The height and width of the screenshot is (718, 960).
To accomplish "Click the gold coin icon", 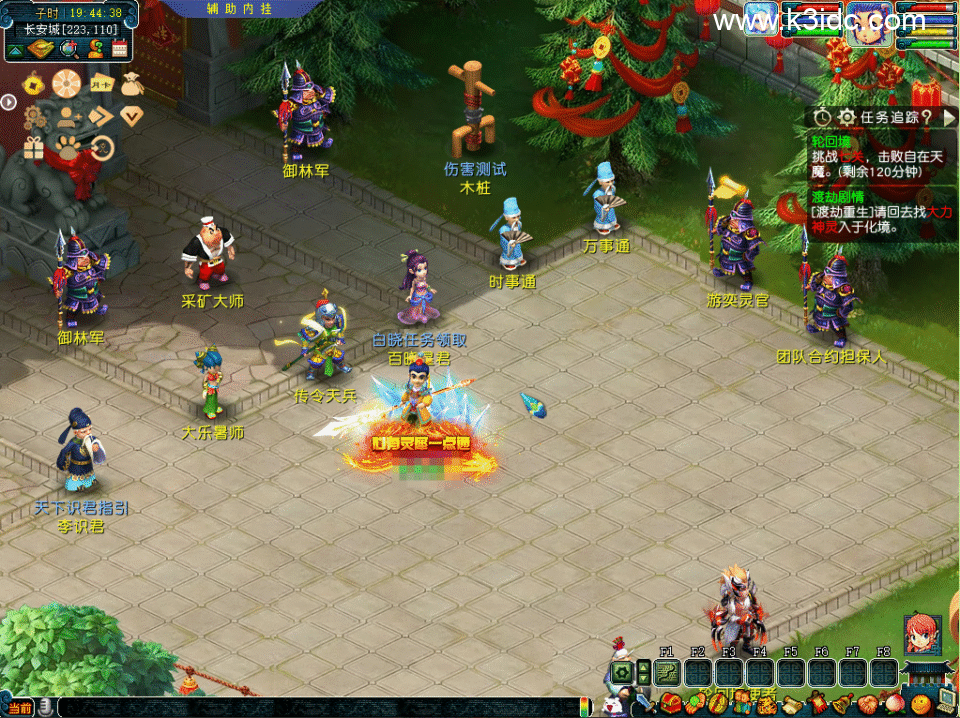I will coord(33,84).
